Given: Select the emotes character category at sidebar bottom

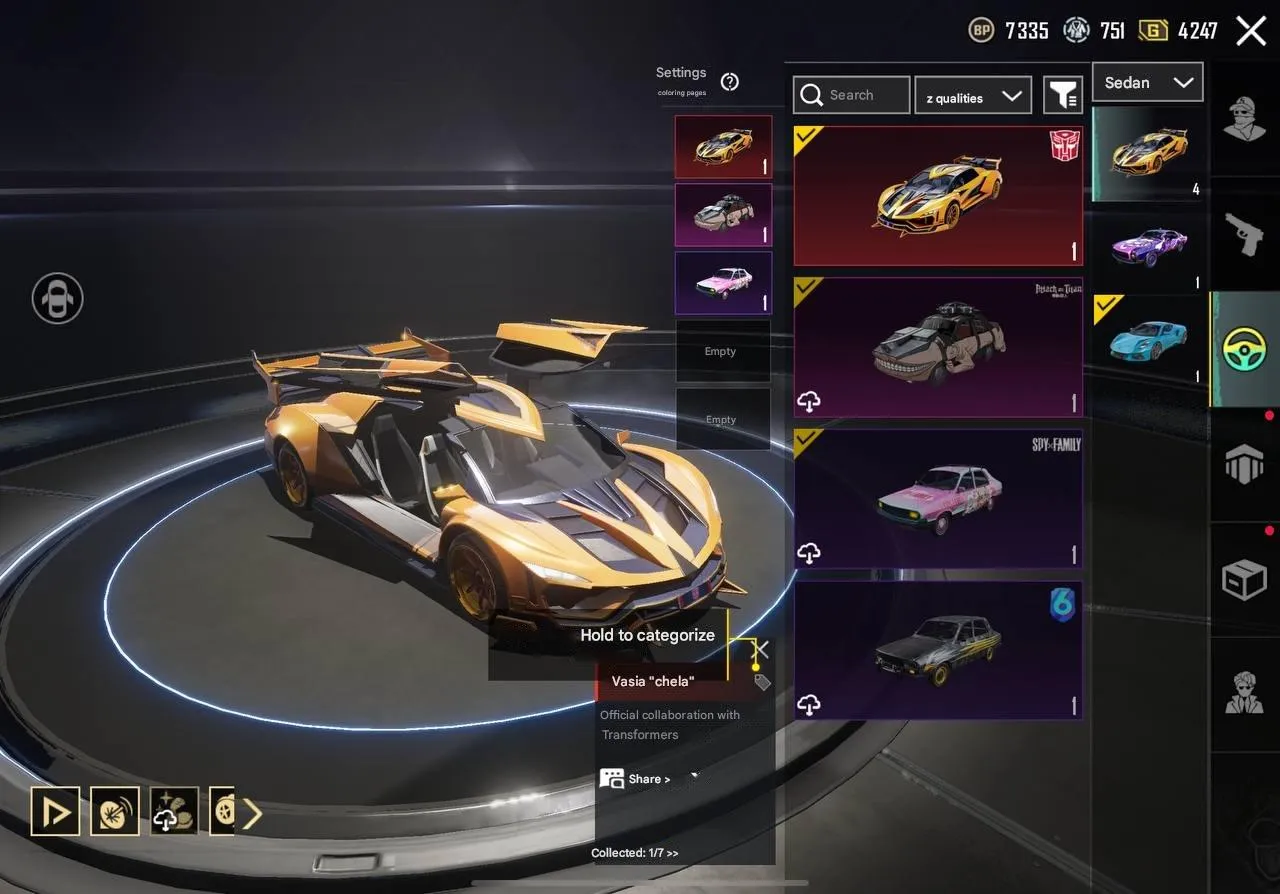Looking at the screenshot, I should pyautogui.click(x=1244, y=690).
